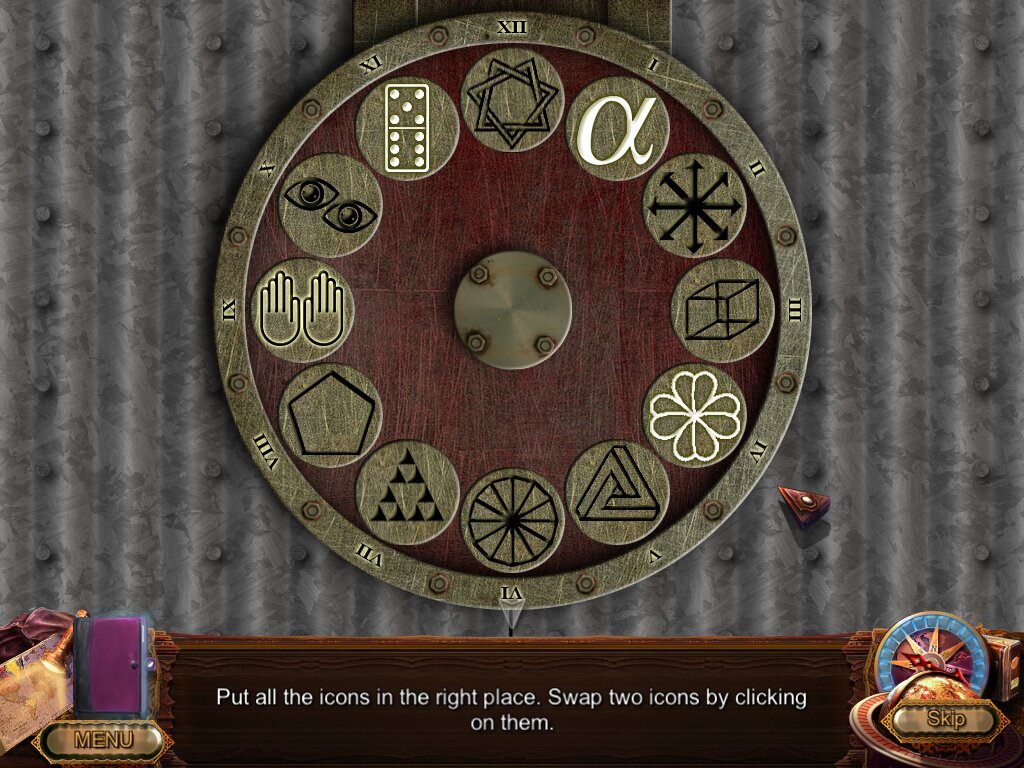Skip the puzzle with Skip button
This screenshot has width=1024, height=768.
[x=944, y=718]
